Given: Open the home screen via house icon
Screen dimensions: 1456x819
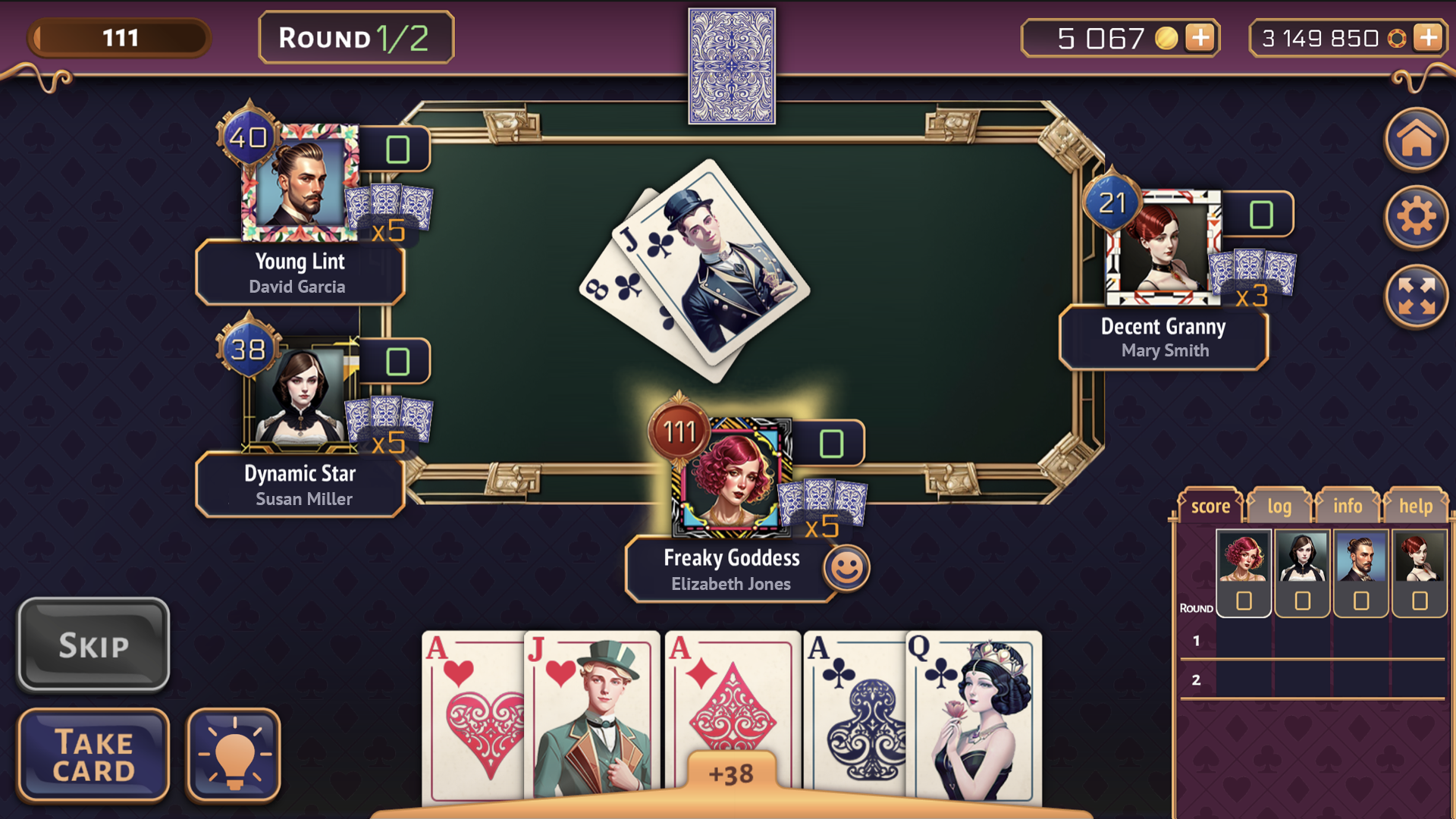Looking at the screenshot, I should [x=1415, y=140].
